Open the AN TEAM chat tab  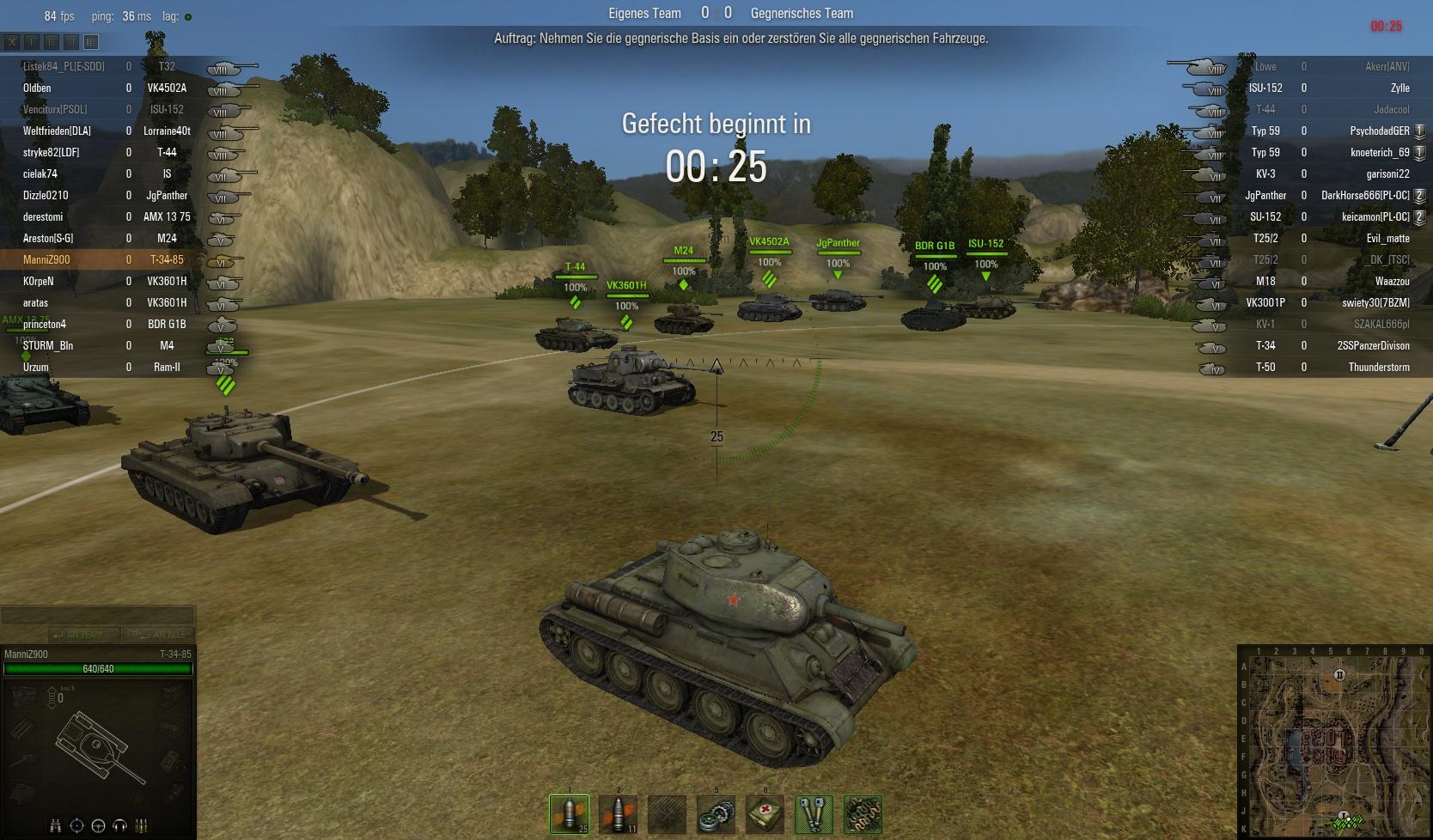coord(83,634)
